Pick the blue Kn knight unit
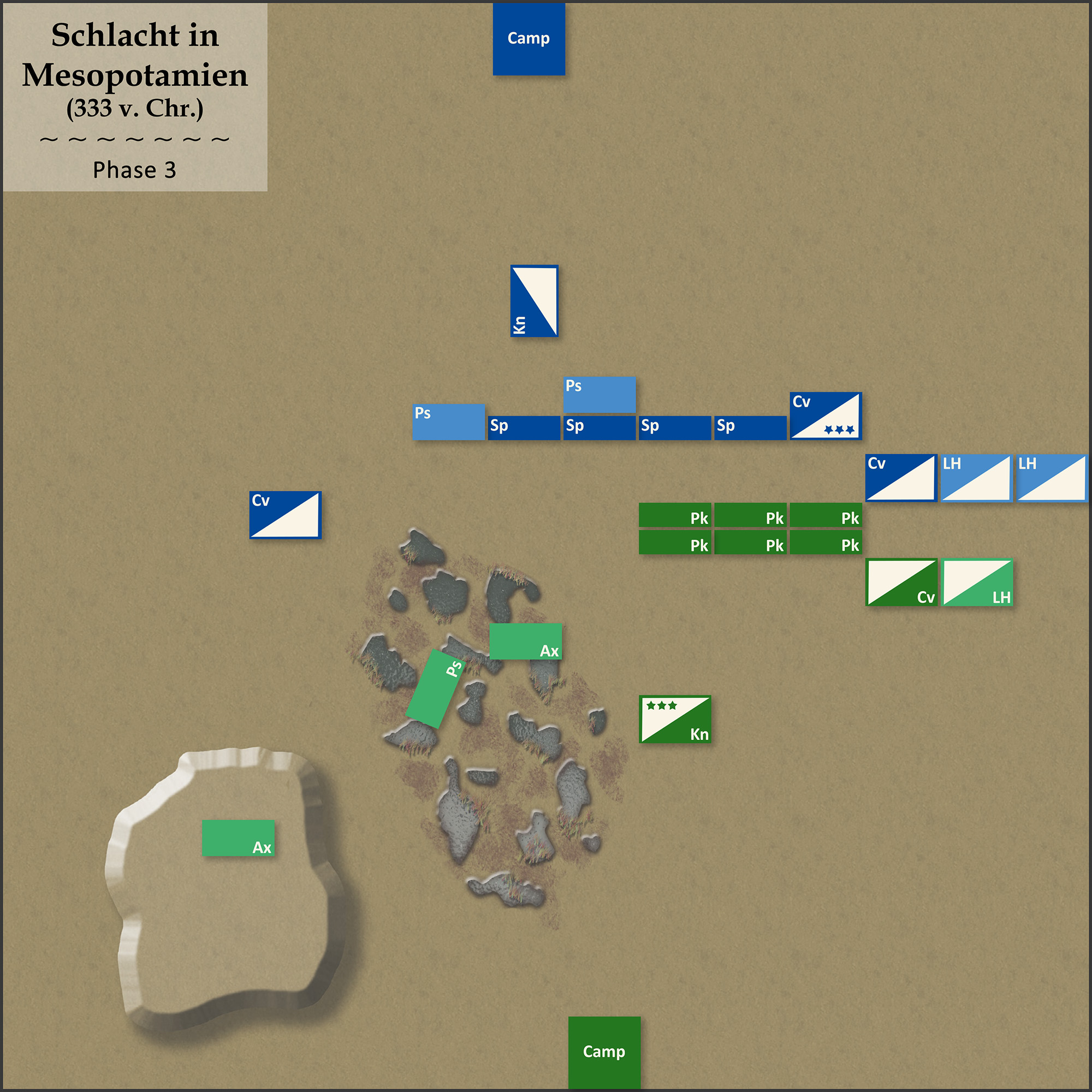 pos(534,301)
